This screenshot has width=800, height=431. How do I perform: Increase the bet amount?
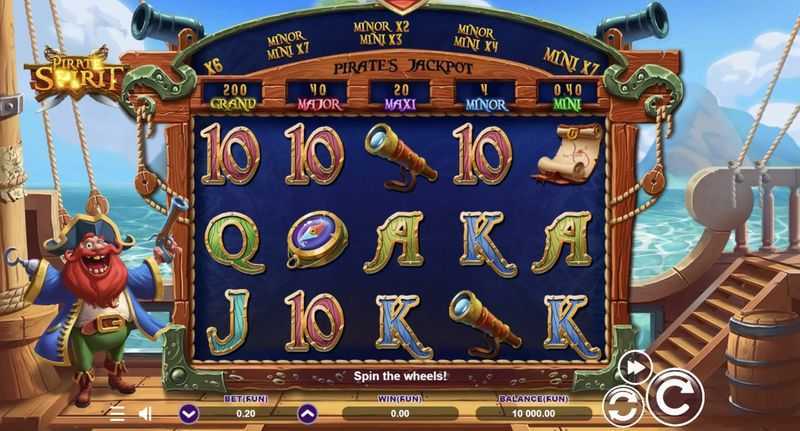[307, 412]
